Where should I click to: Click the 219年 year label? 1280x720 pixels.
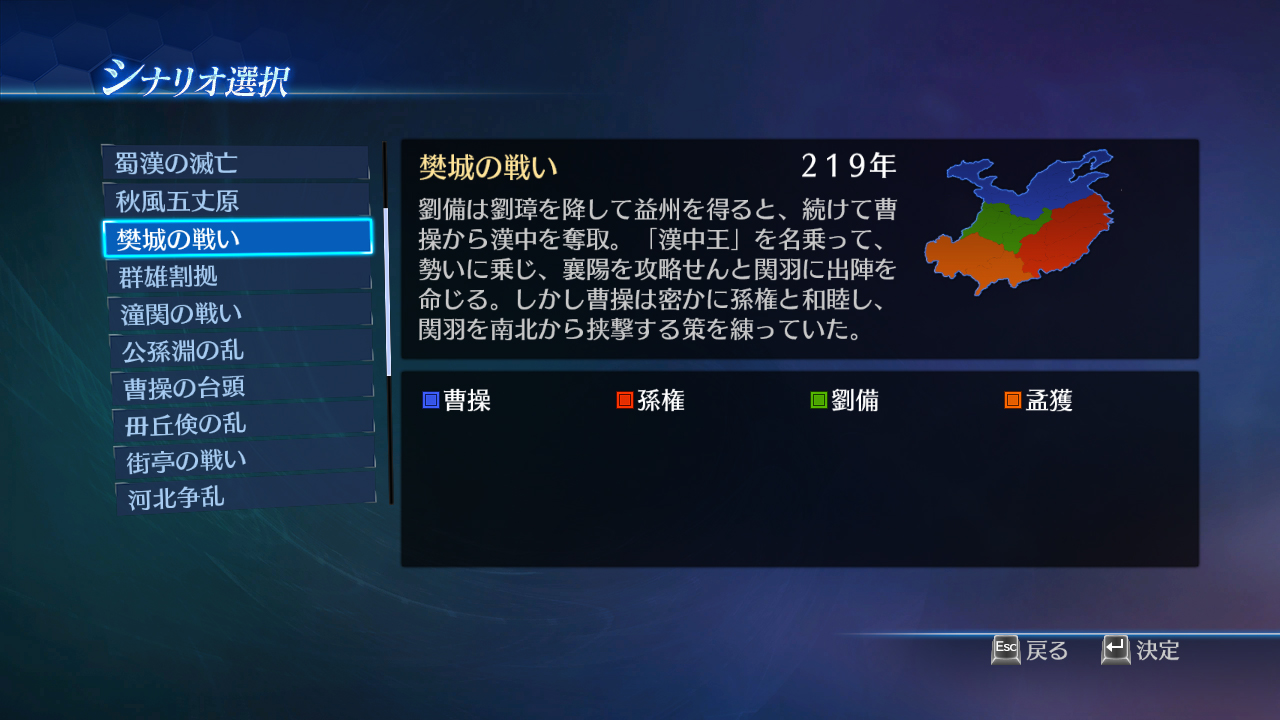[x=848, y=164]
